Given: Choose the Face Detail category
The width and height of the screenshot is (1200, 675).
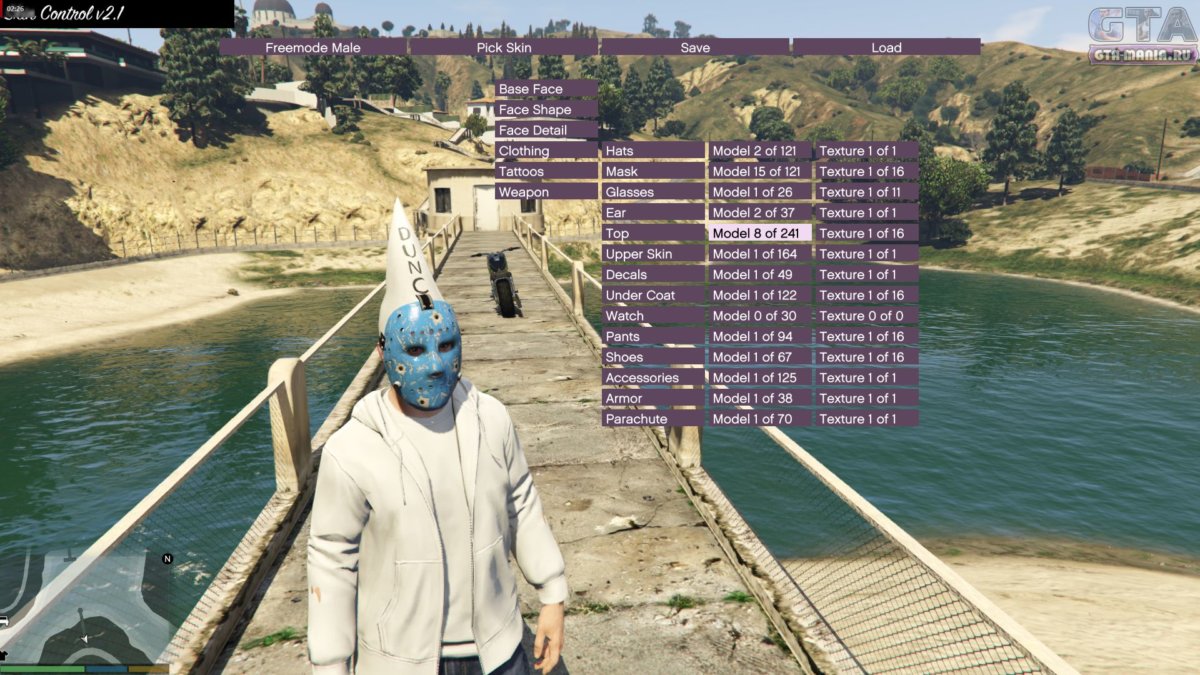Looking at the screenshot, I should (546, 130).
